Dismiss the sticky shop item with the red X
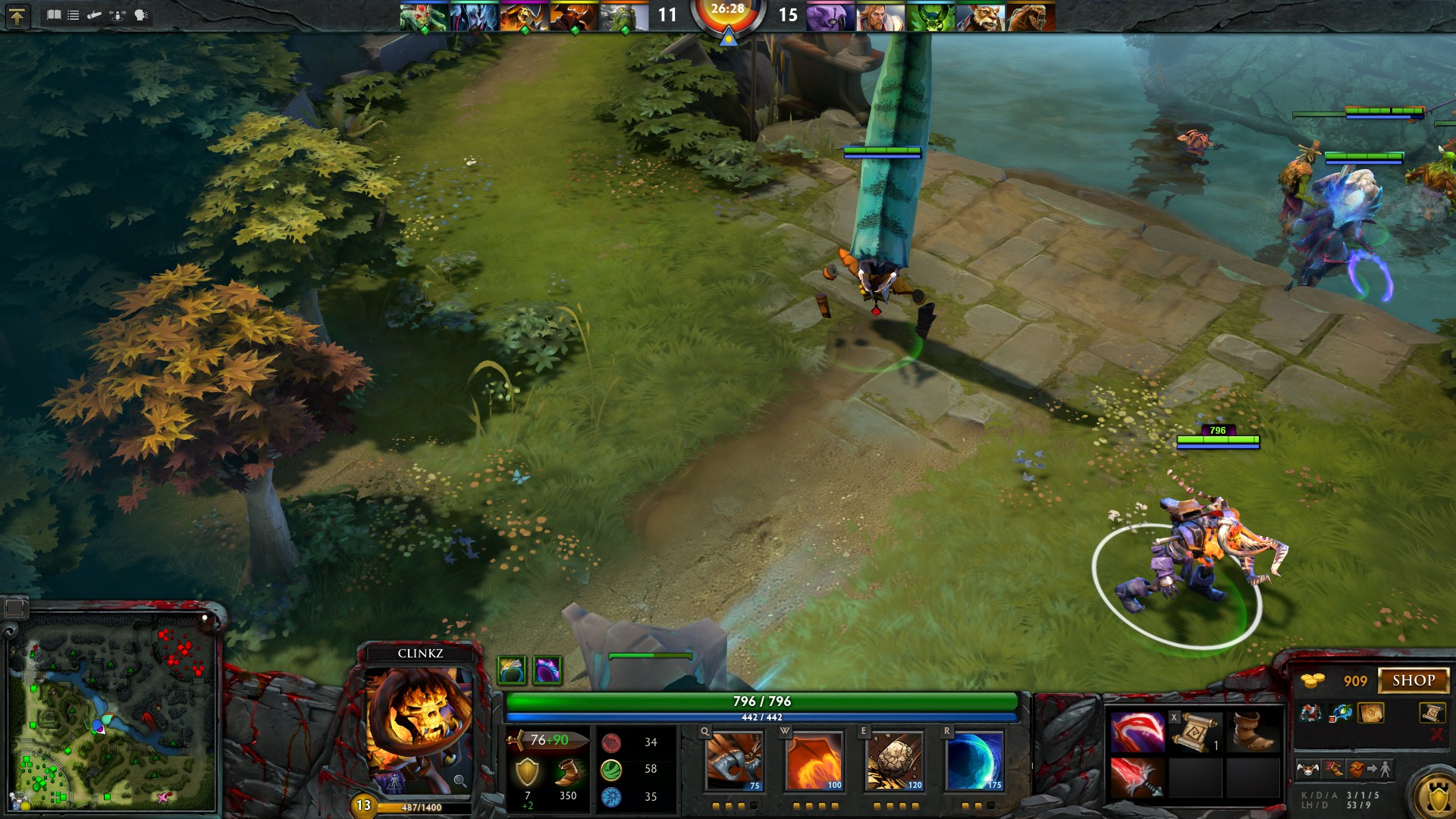Screen dimensions: 1456x819 pyautogui.click(x=1436, y=733)
